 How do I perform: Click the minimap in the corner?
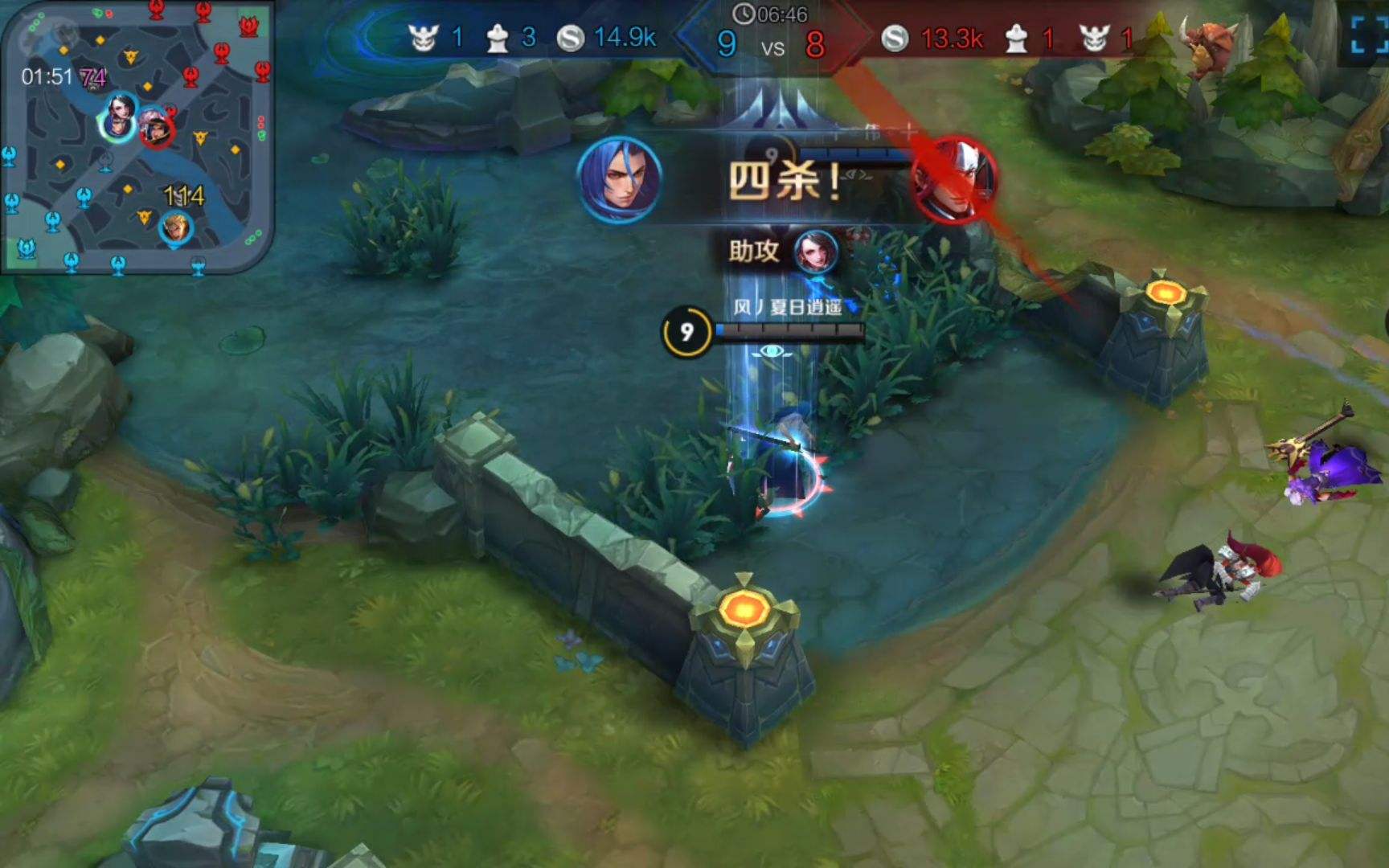tap(137, 137)
